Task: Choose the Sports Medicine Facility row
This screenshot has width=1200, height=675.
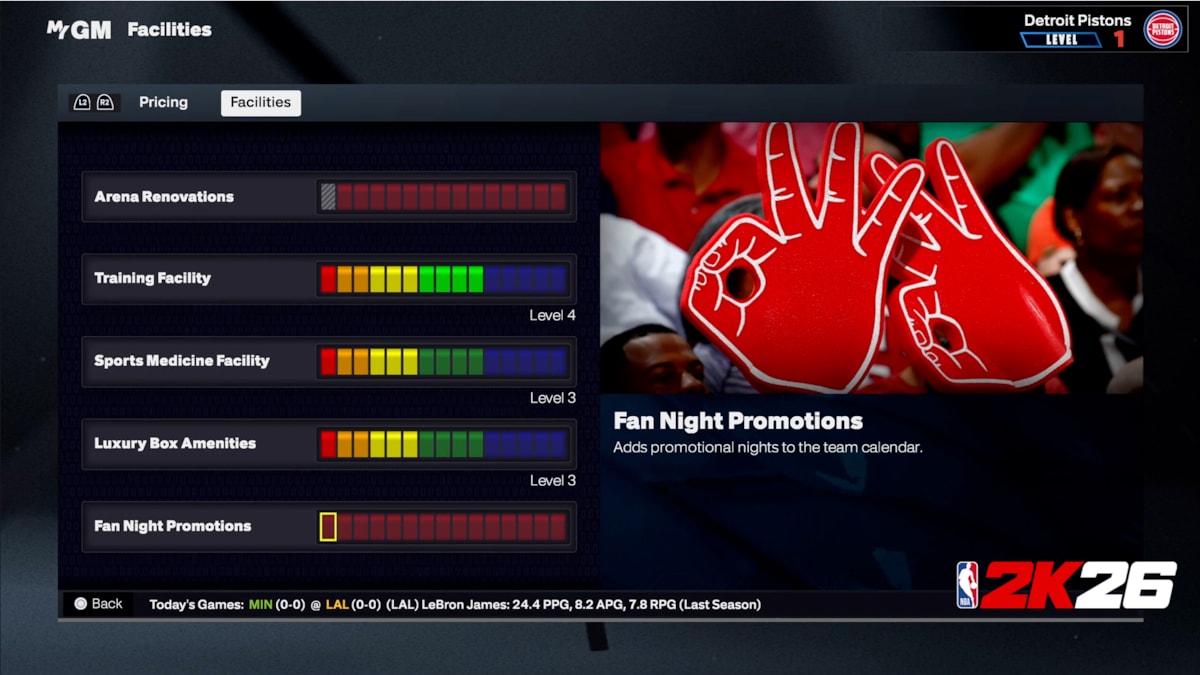Action: [x=329, y=361]
